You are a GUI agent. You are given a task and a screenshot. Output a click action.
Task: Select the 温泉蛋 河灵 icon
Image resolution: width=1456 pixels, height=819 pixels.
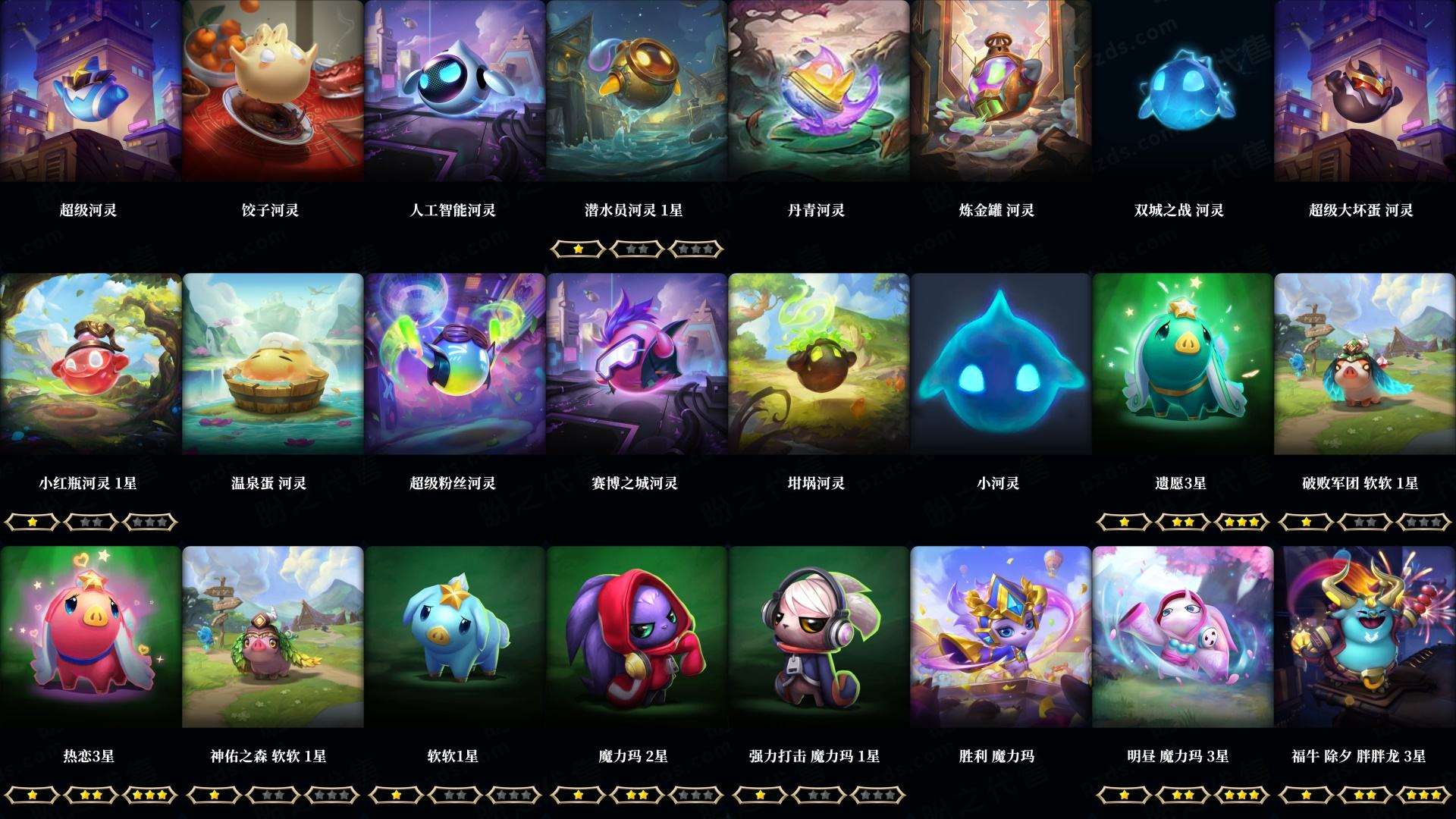tap(271, 364)
